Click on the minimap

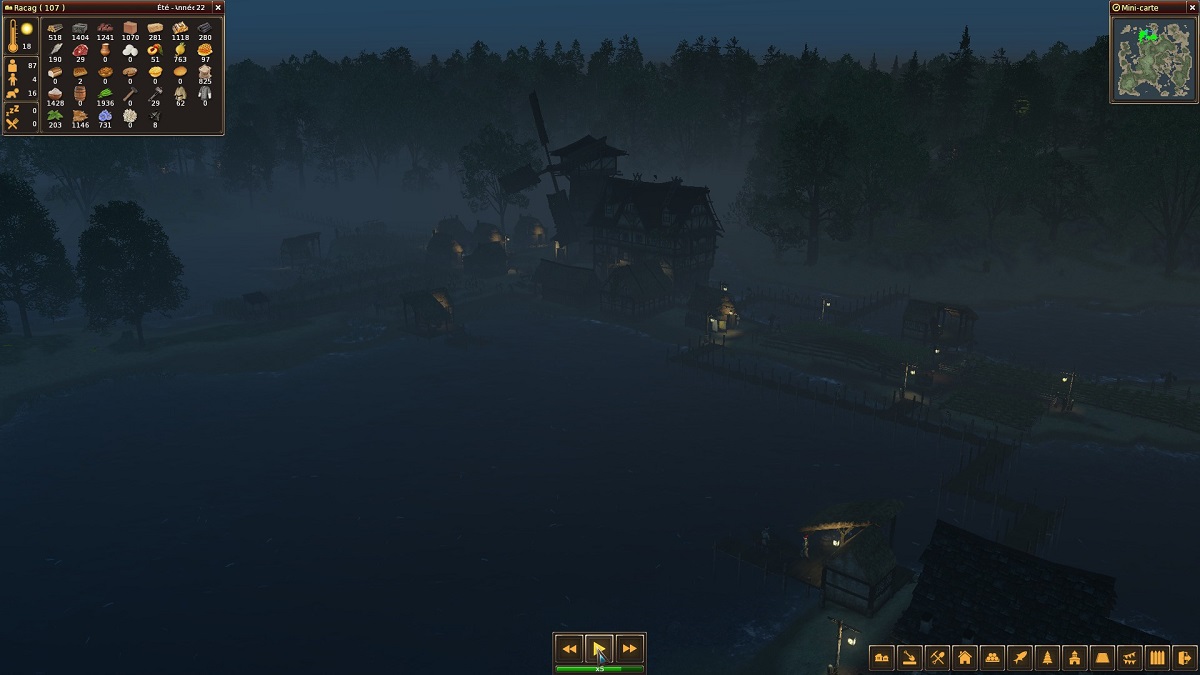[1153, 59]
